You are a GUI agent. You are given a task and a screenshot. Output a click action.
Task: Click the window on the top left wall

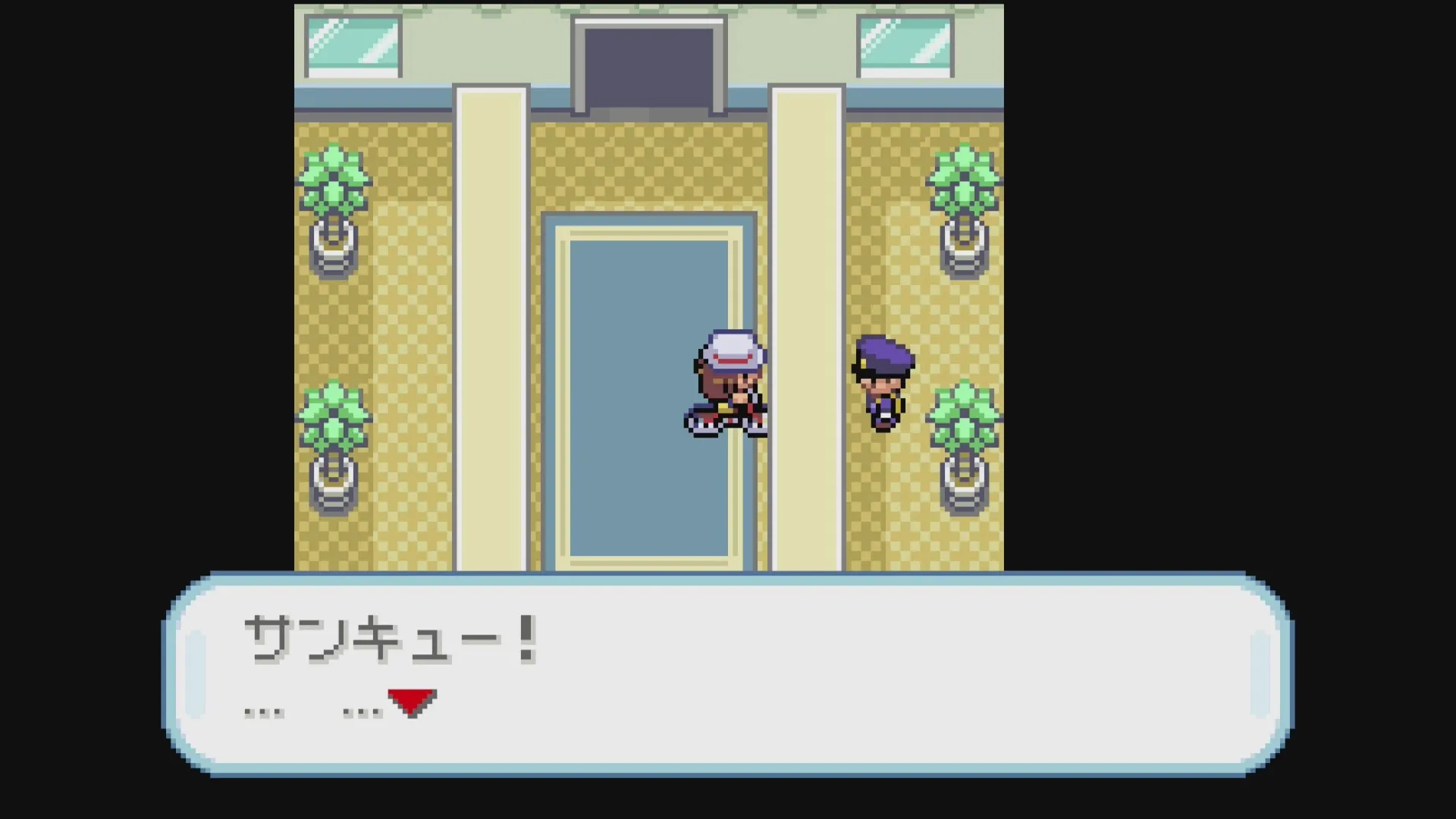click(x=353, y=45)
